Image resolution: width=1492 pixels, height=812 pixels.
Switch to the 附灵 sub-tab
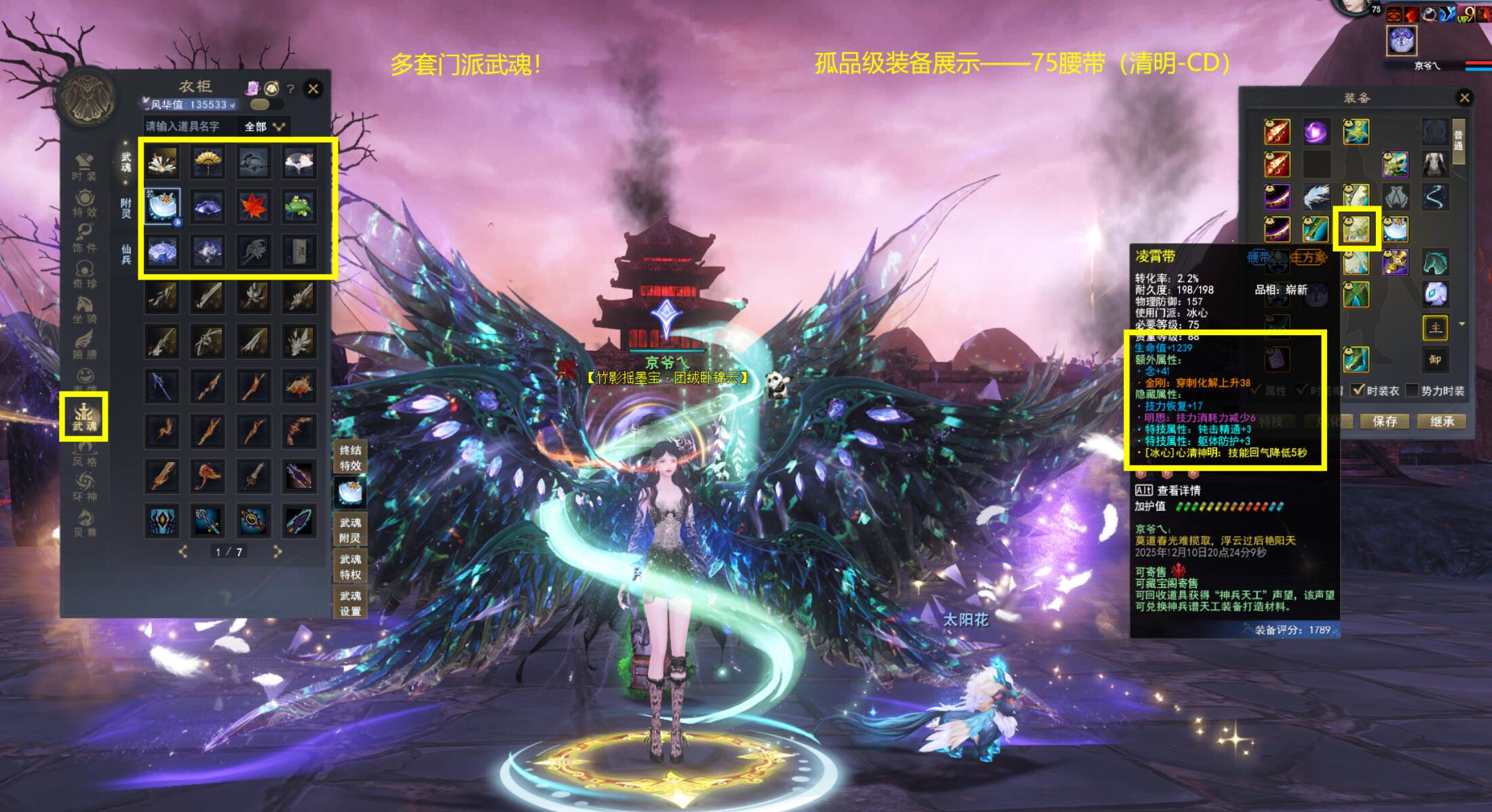point(126,208)
